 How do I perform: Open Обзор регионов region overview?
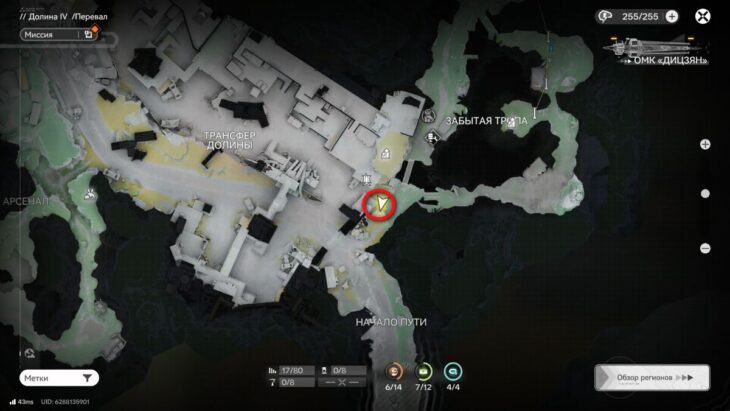[x=651, y=378]
